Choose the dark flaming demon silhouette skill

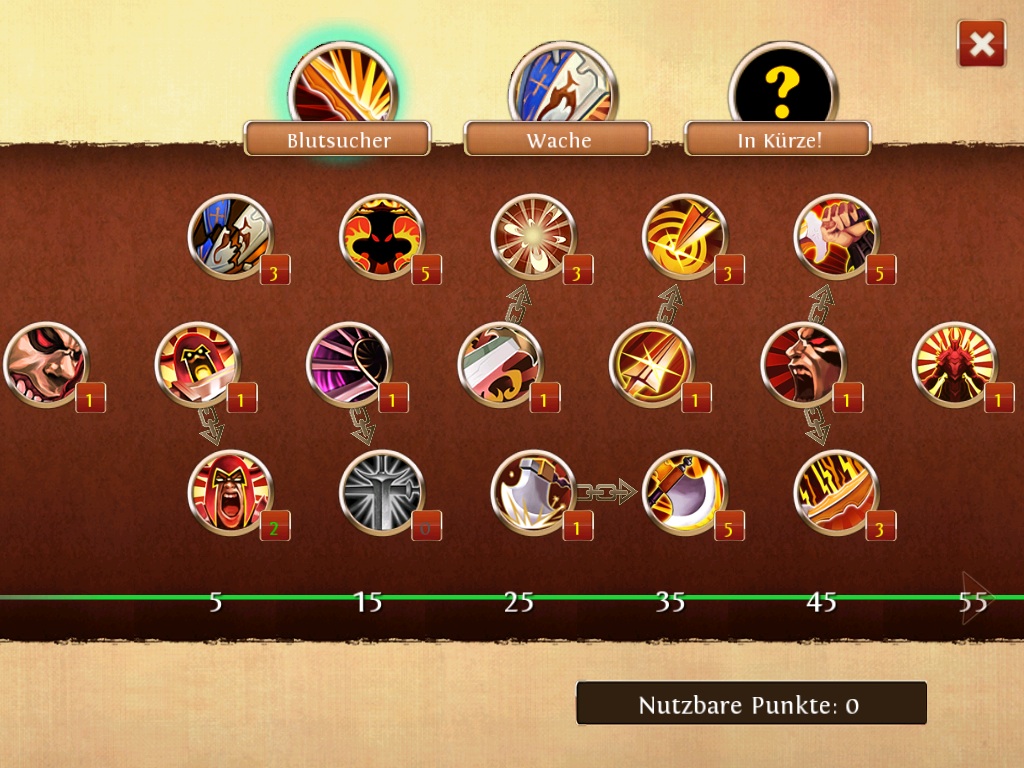pos(382,237)
